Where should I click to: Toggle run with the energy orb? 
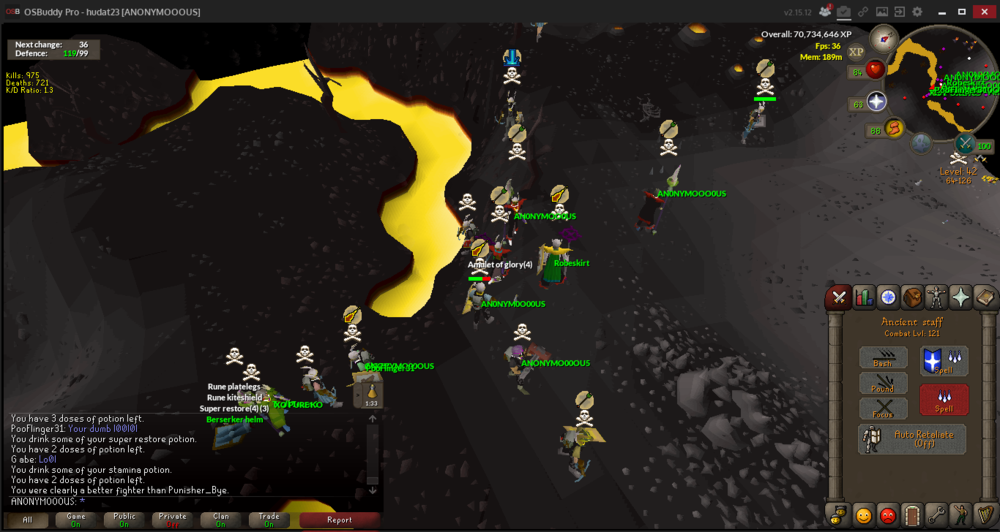click(894, 128)
